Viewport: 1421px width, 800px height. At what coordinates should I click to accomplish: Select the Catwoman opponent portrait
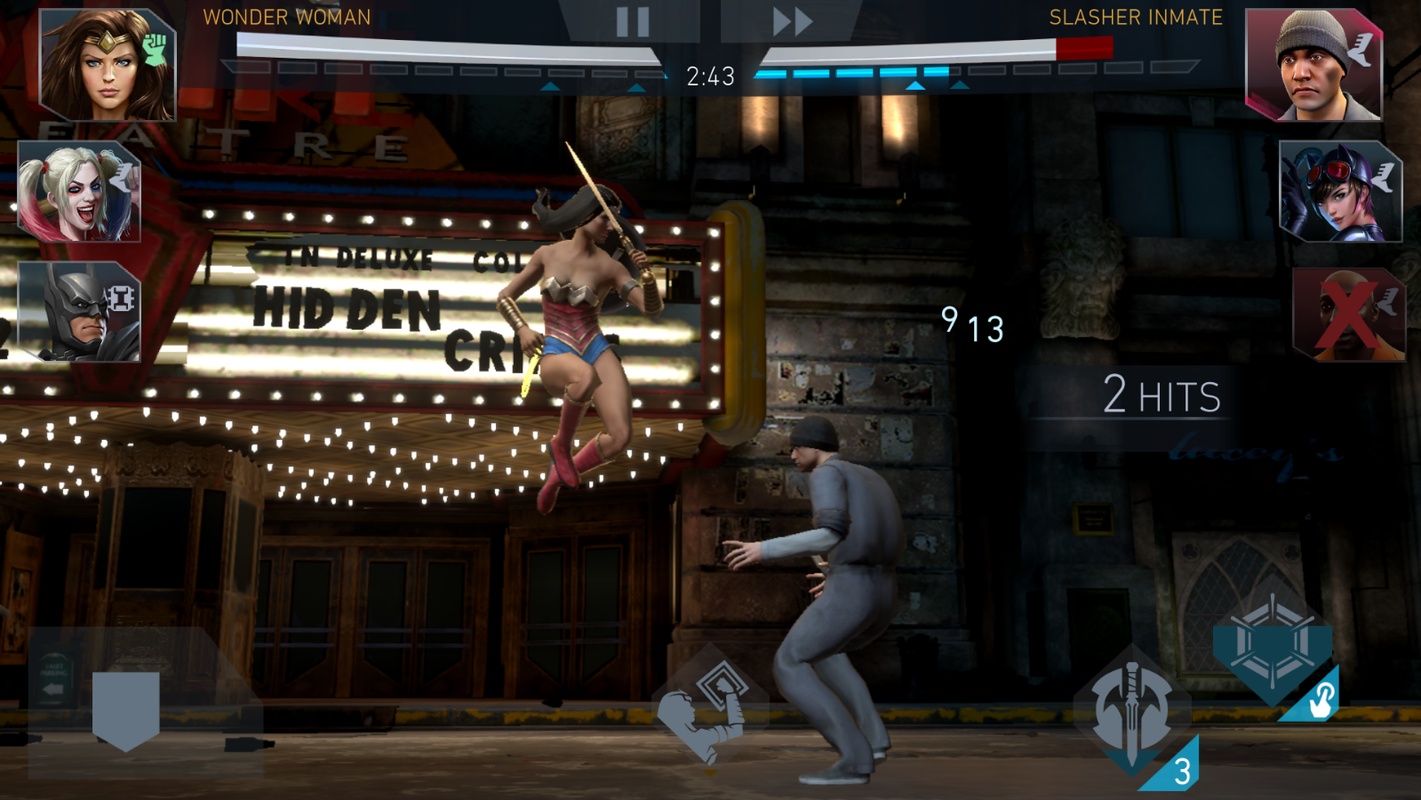click(1340, 191)
